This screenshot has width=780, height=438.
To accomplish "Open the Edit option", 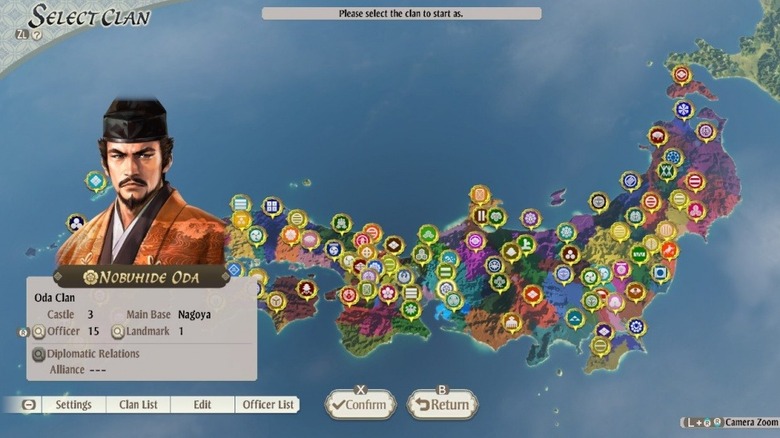I will 202,405.
